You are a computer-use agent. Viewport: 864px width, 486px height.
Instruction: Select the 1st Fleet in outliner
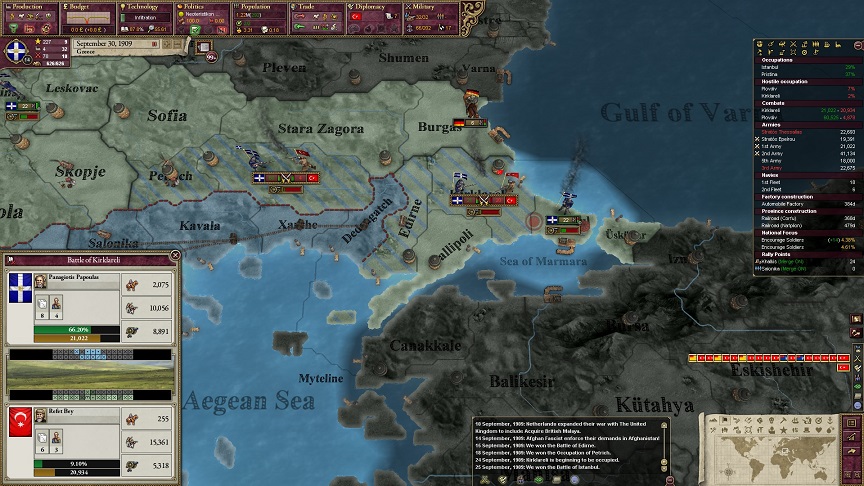point(774,182)
